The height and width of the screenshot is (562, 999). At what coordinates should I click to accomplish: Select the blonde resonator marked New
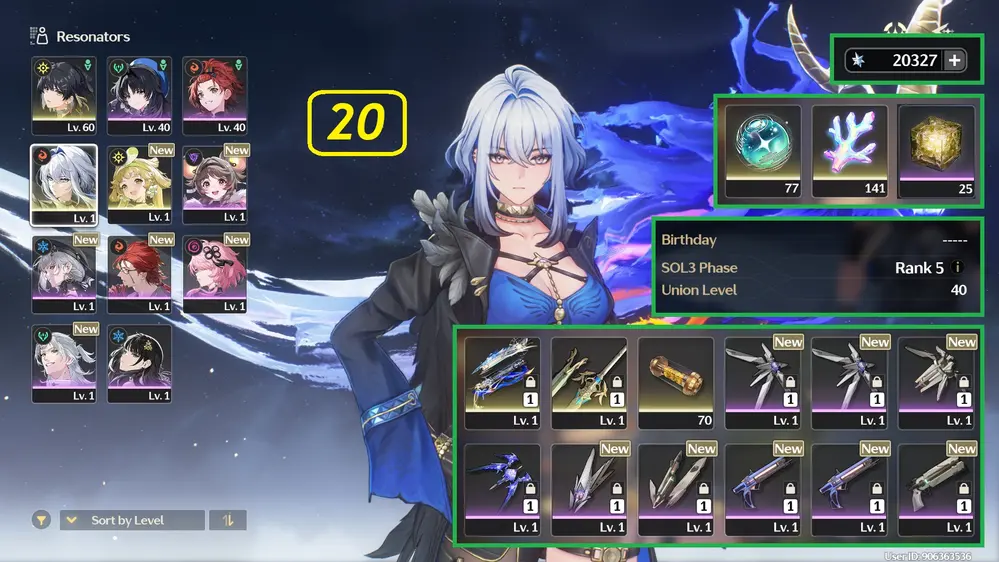tap(139, 184)
